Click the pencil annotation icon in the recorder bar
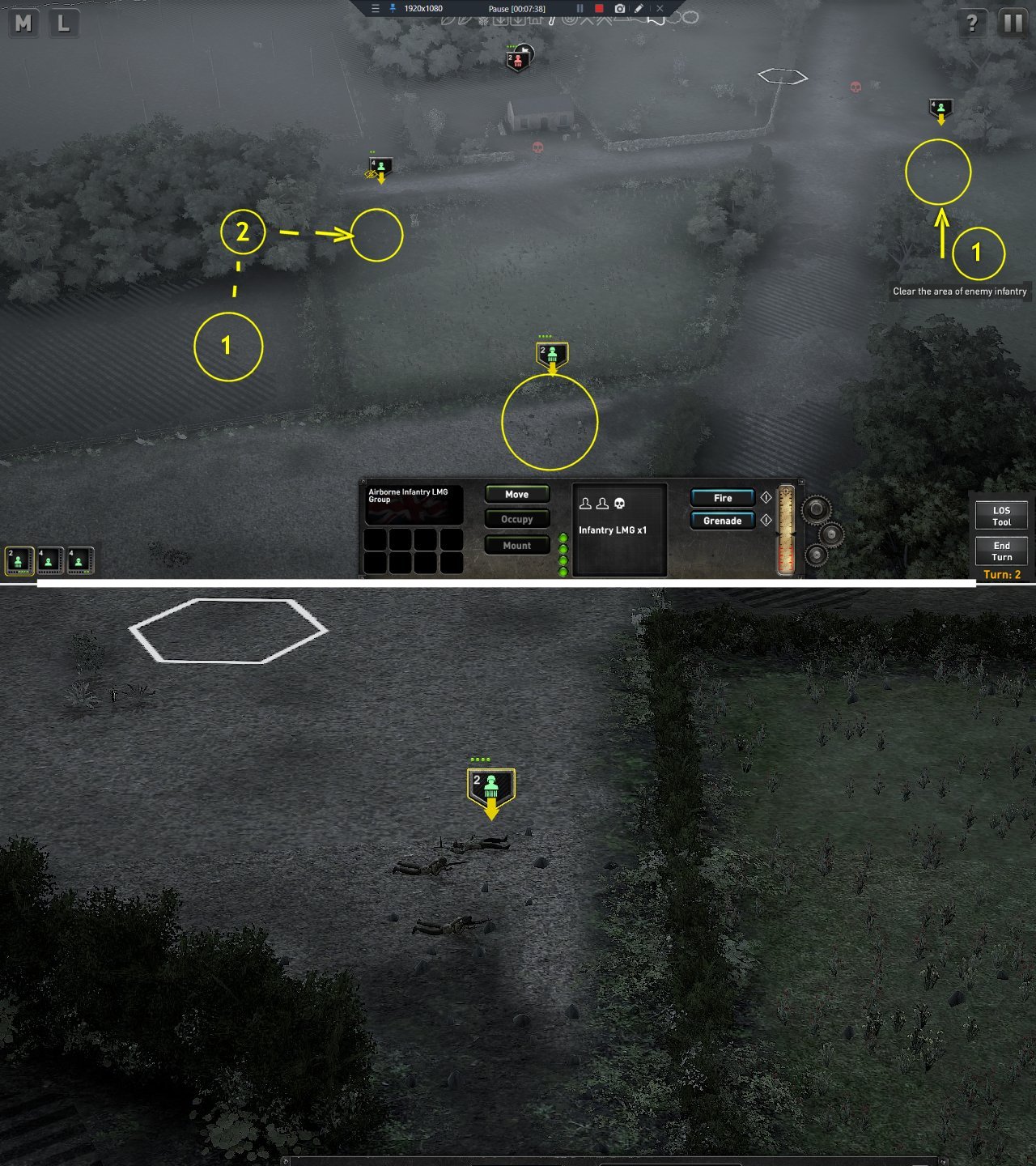The width and height of the screenshot is (1036, 1166). [x=639, y=8]
